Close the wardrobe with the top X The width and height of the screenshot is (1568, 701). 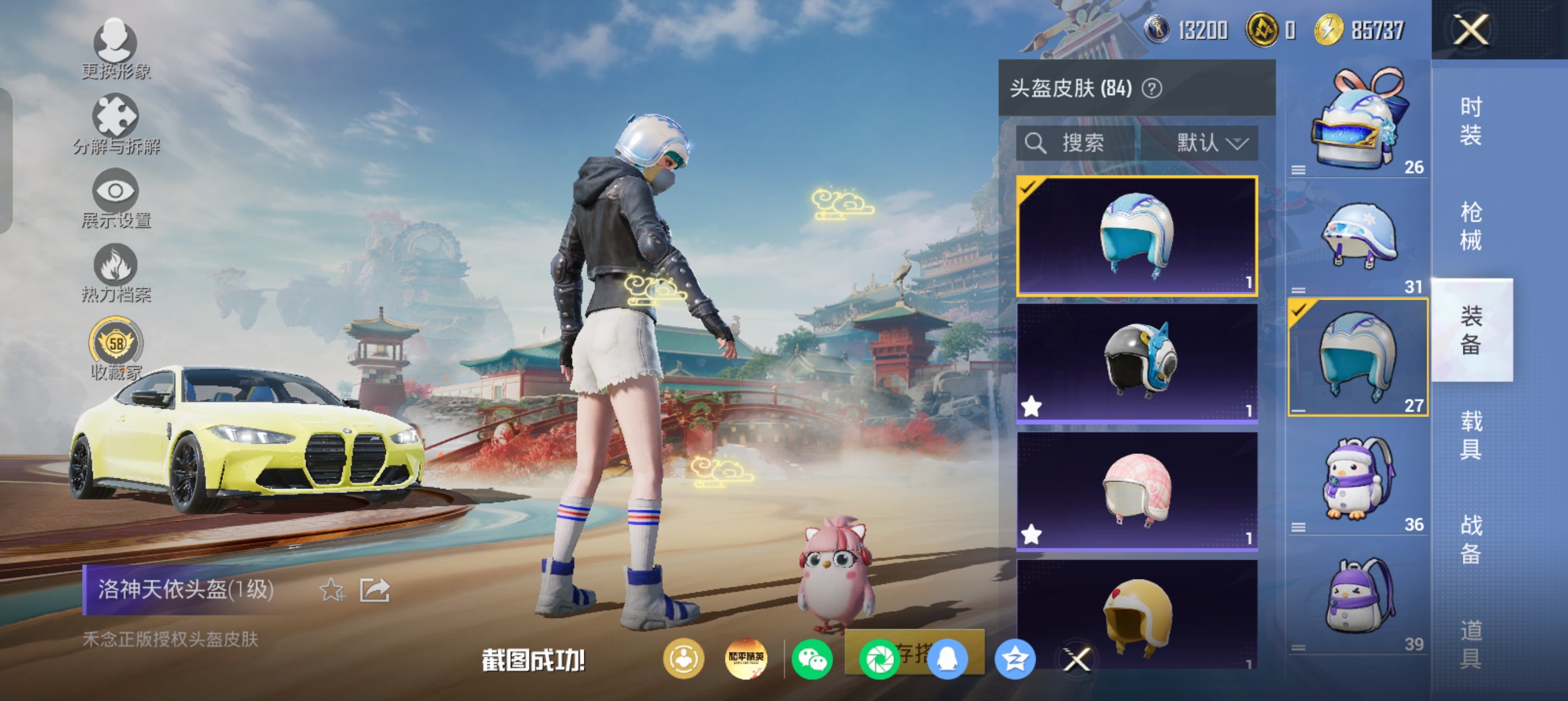1471,30
